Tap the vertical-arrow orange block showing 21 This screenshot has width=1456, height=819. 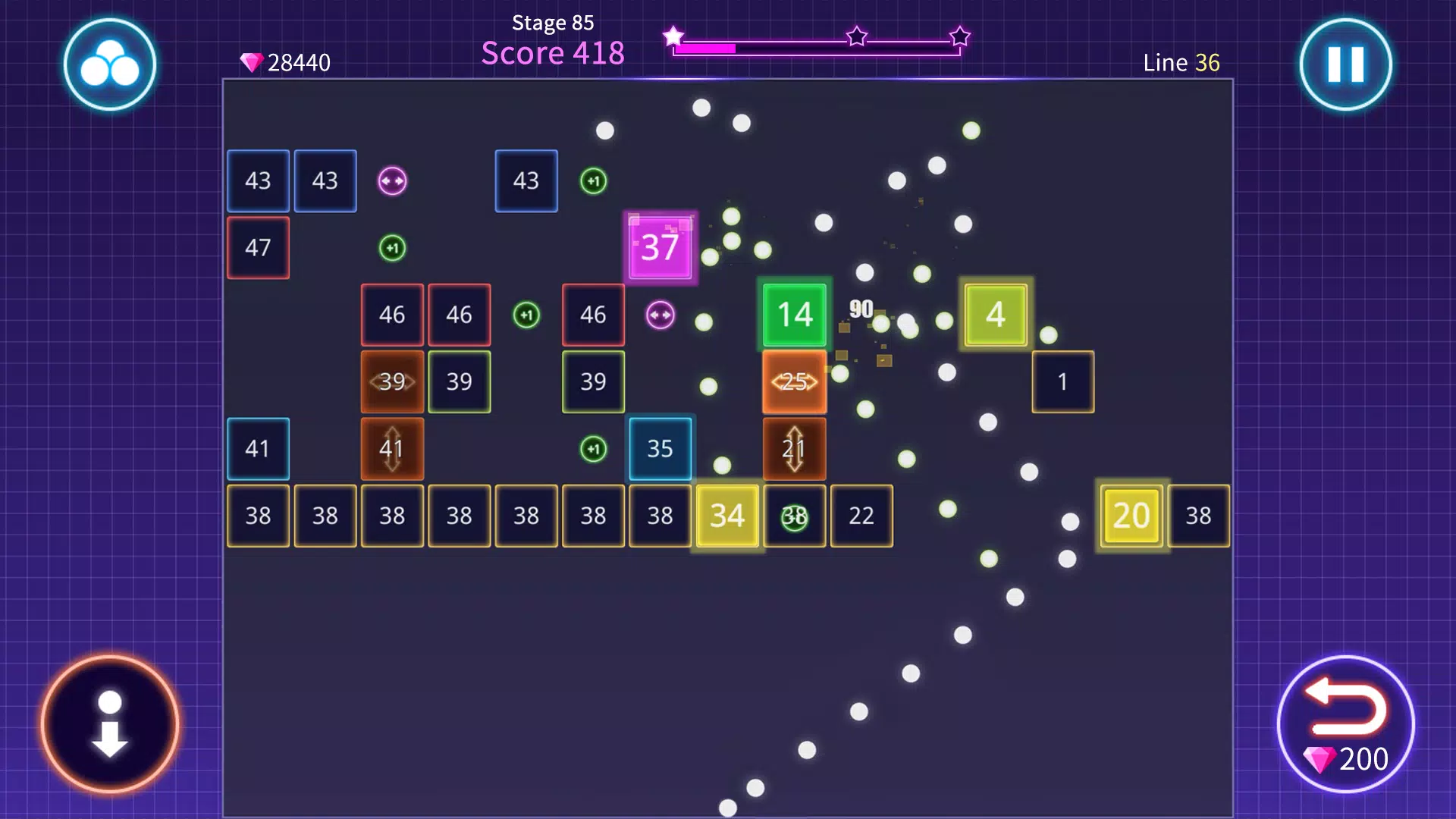coord(794,449)
